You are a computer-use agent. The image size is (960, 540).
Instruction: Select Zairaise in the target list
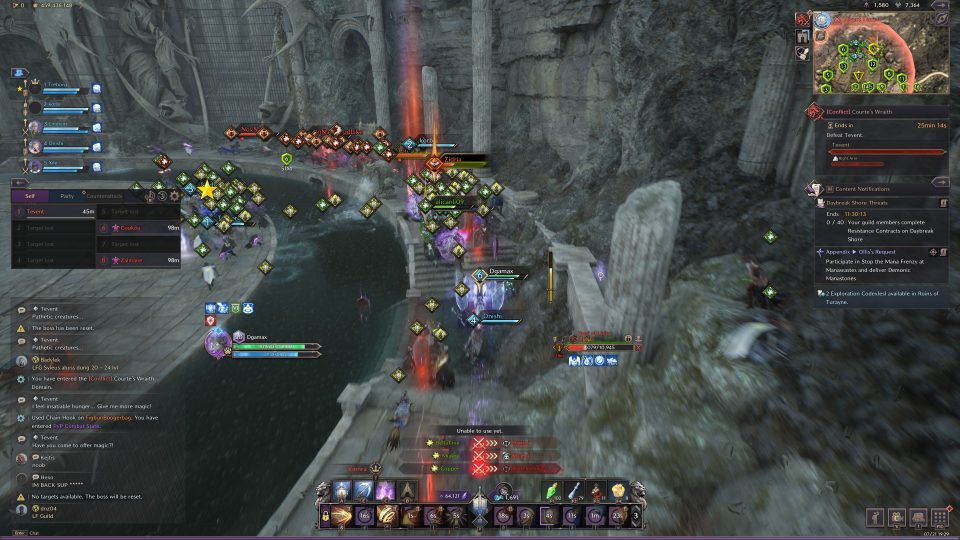pyautogui.click(x=140, y=260)
